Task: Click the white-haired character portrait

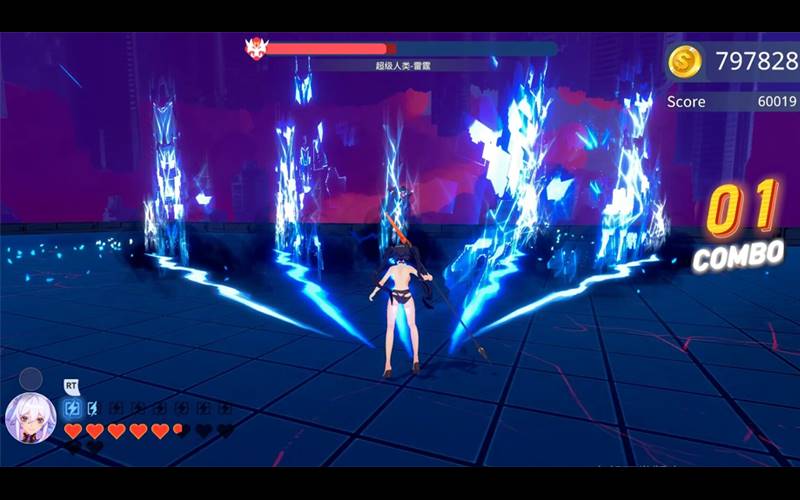Action: pos(30,418)
